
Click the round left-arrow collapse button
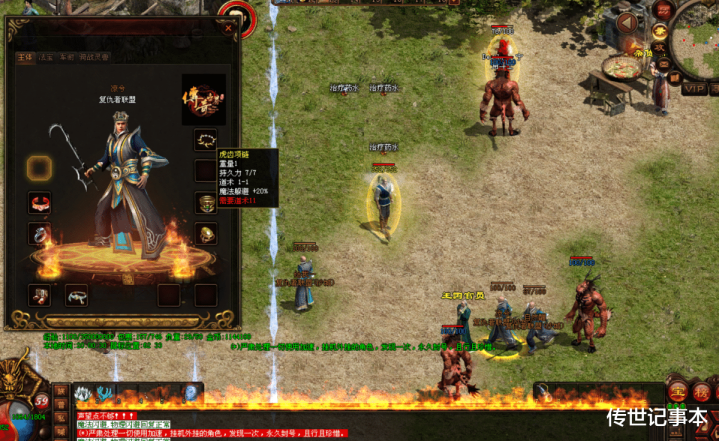tap(627, 21)
